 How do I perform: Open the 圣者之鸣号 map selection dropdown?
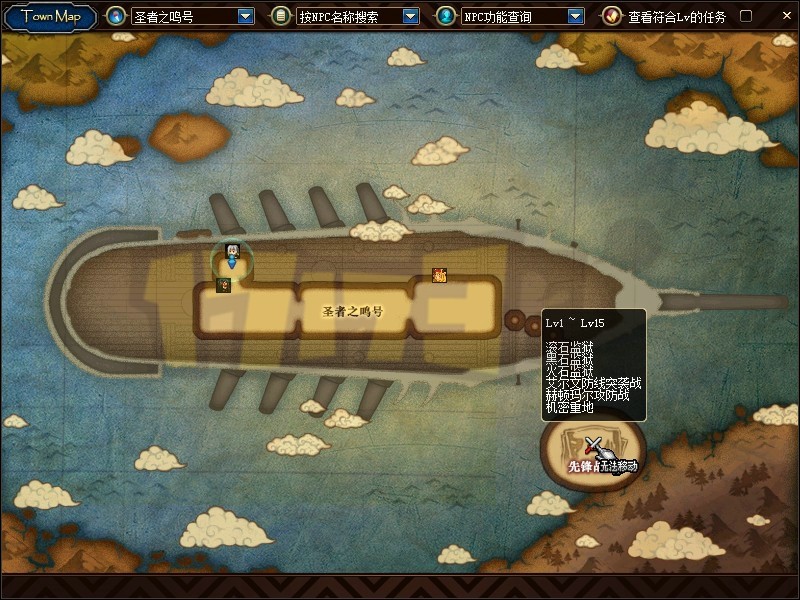(x=246, y=17)
